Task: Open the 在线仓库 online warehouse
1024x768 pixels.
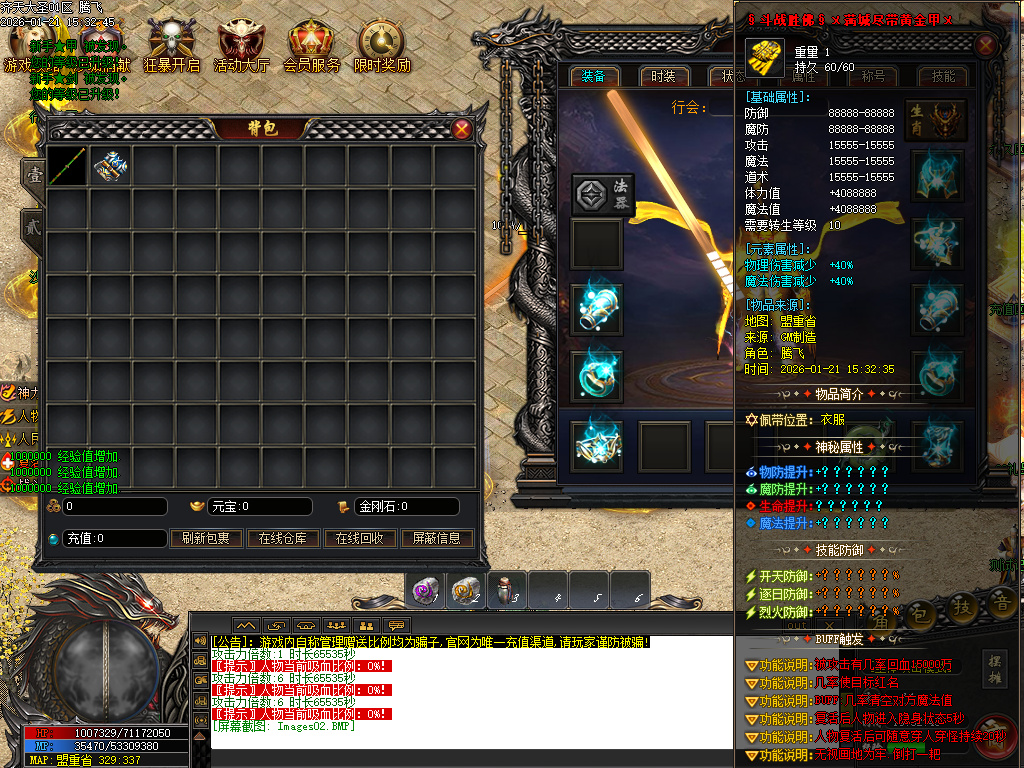Action: (282, 538)
